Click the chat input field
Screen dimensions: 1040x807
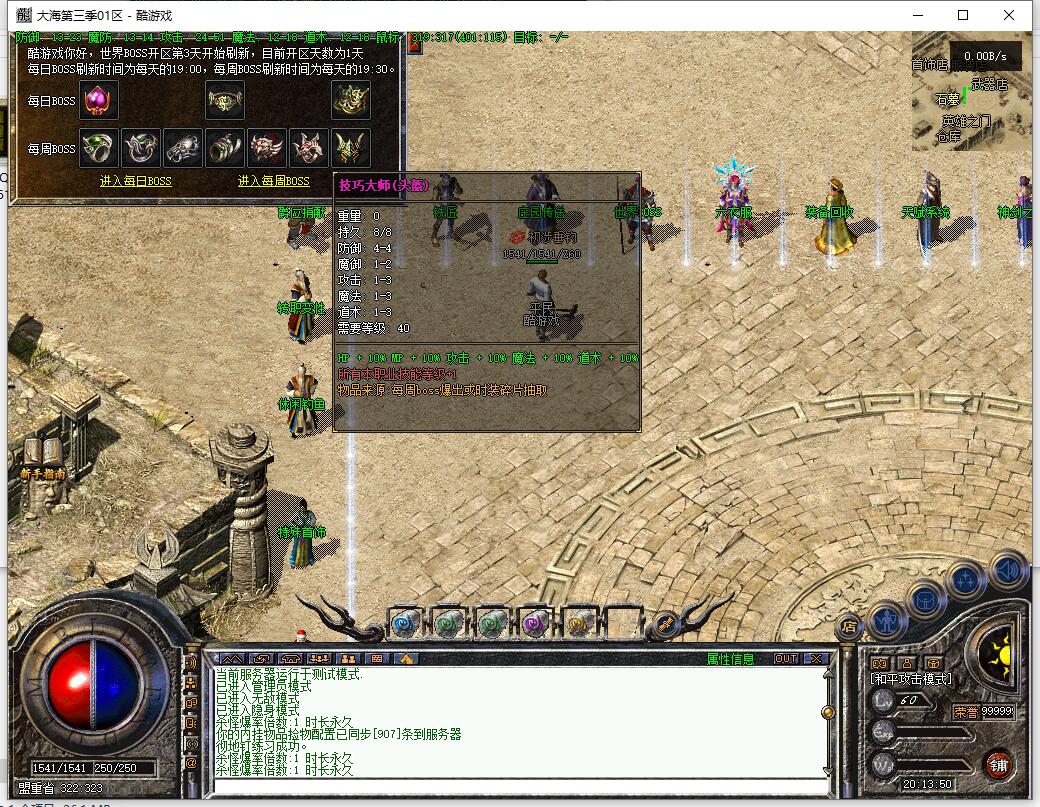click(x=520, y=787)
